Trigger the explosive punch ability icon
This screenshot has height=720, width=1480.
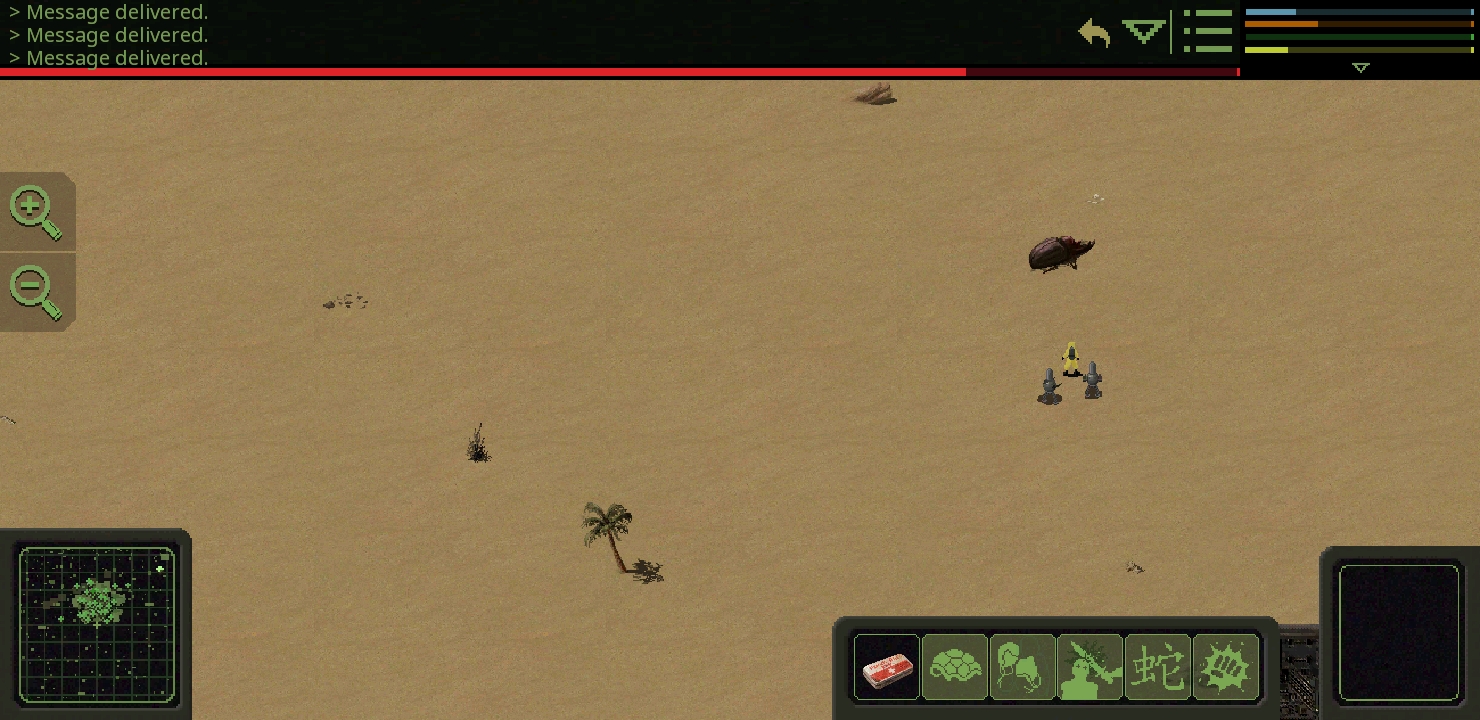tap(1226, 667)
